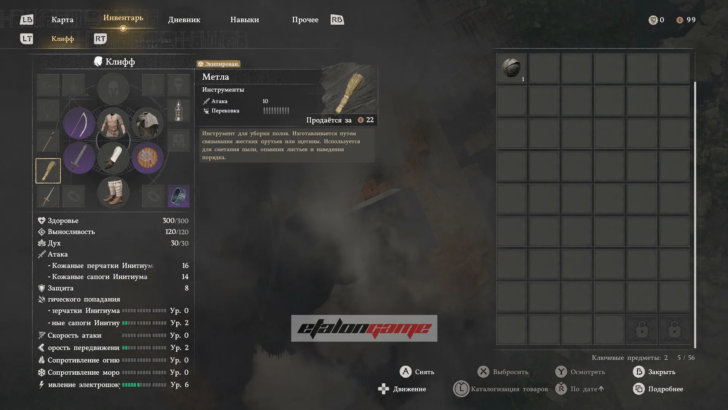This screenshot has height=410, width=728.
Task: Select the lantern equipment slot
Action: pyautogui.click(x=178, y=113)
